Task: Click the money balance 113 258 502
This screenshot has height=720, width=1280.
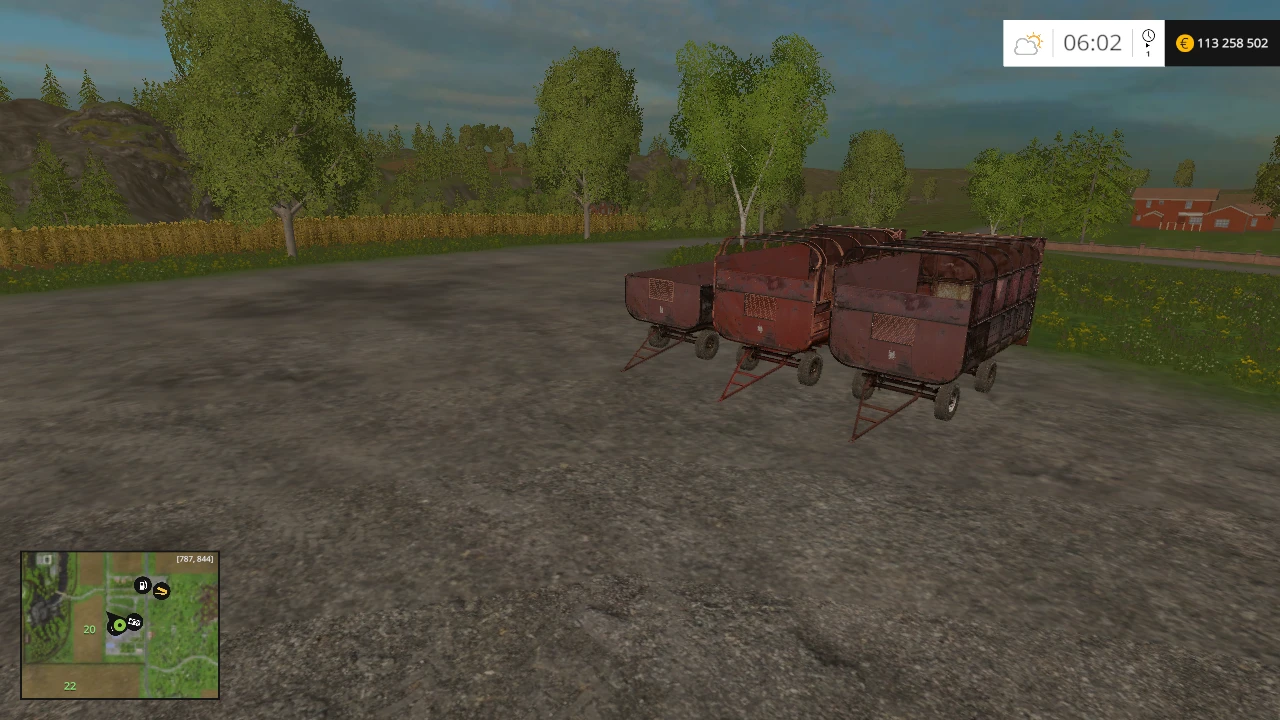Action: [1231, 43]
